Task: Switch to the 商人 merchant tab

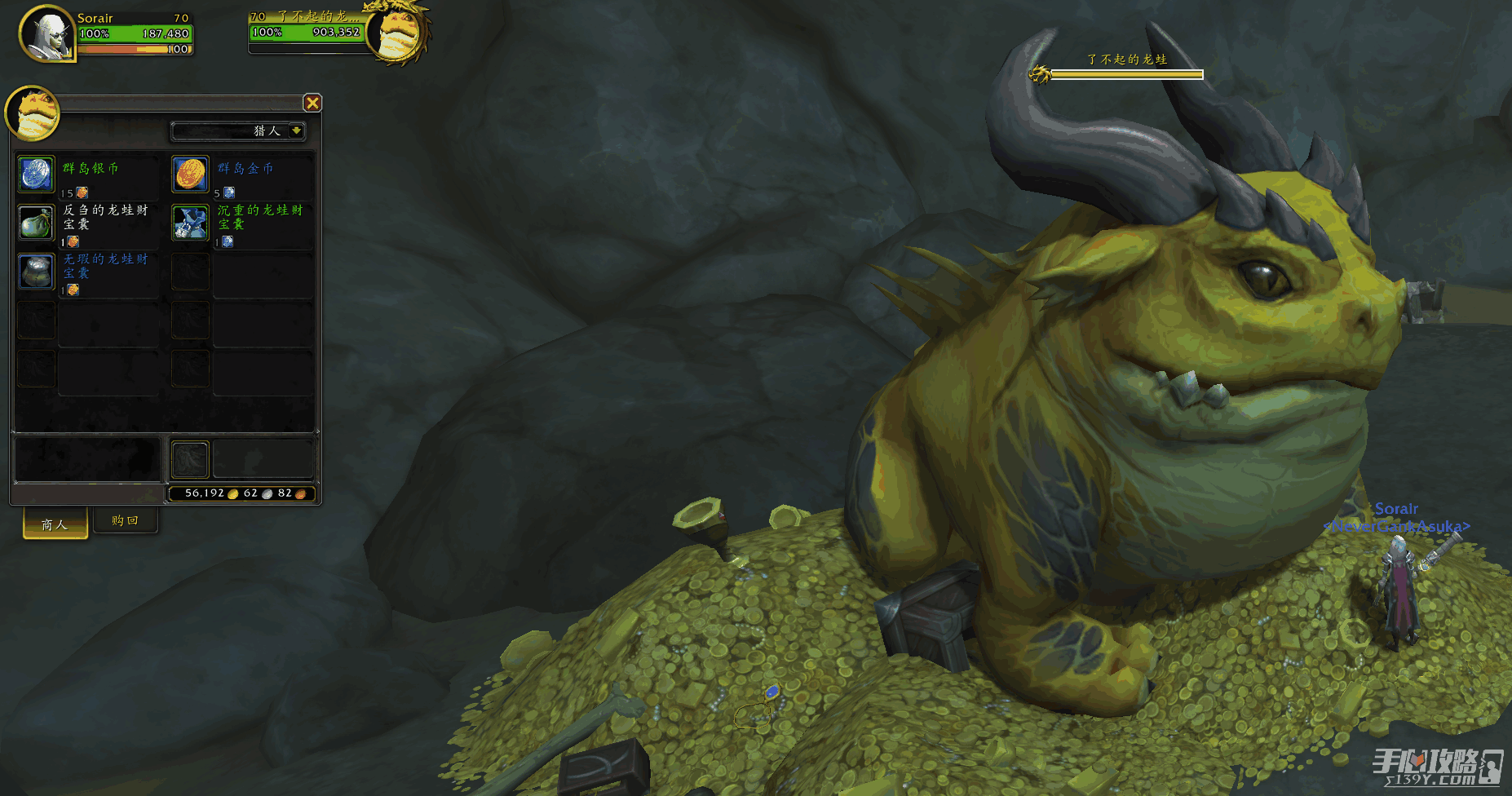Action: click(55, 524)
